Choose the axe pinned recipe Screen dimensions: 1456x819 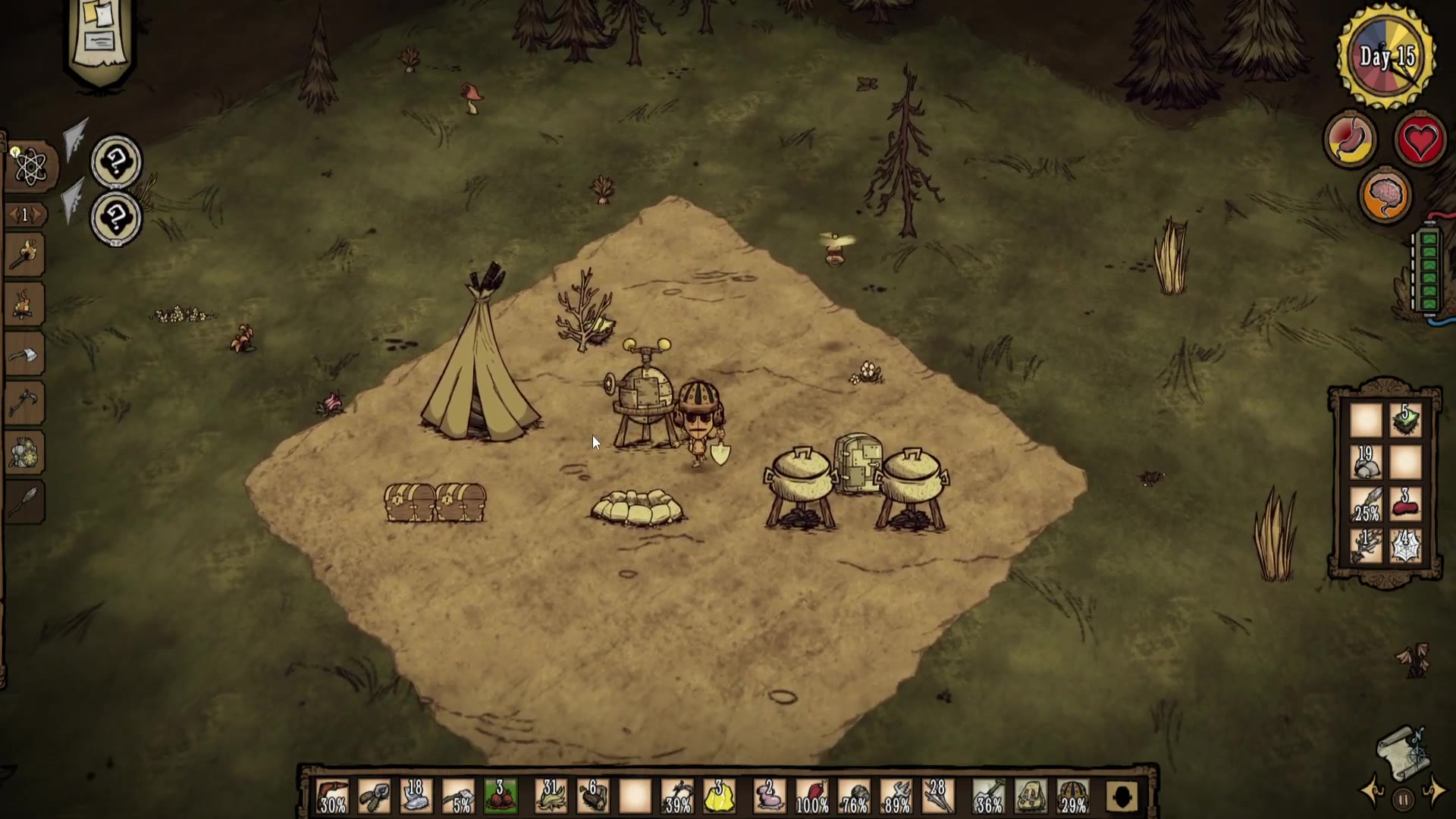(24, 353)
